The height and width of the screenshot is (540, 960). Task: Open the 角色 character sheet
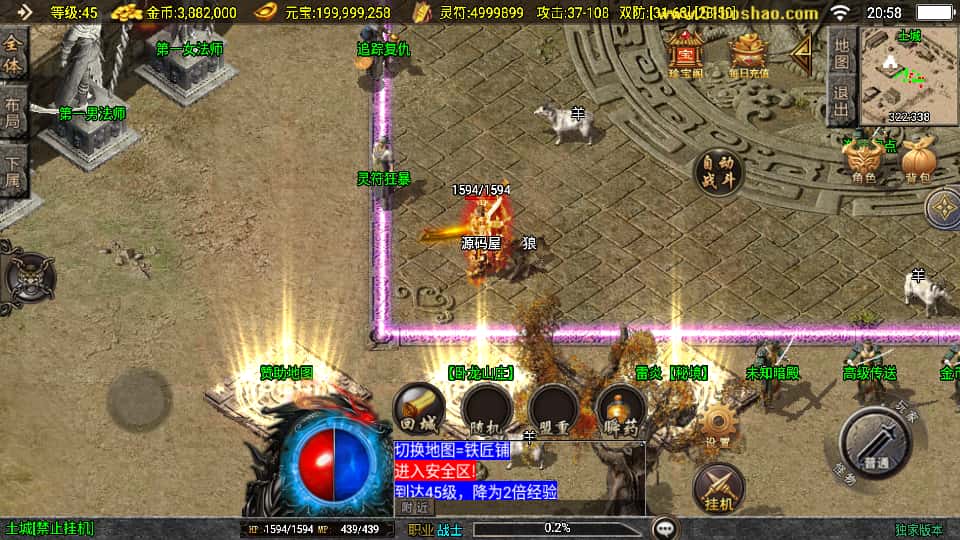click(865, 160)
